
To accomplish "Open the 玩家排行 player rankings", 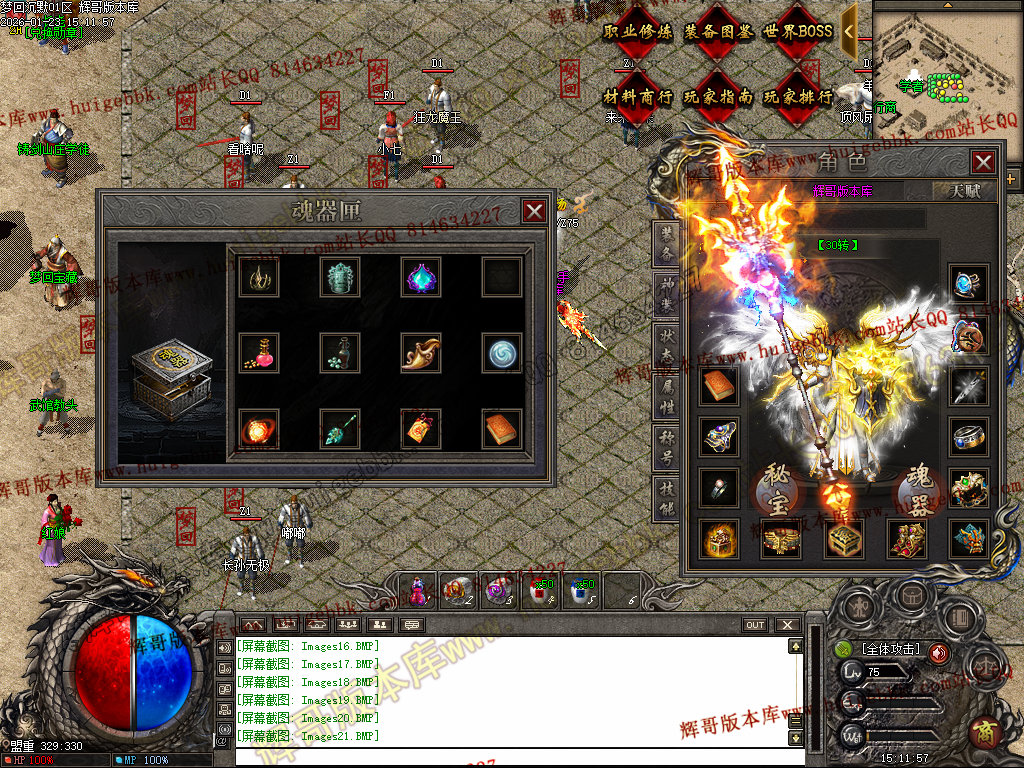I will click(798, 97).
